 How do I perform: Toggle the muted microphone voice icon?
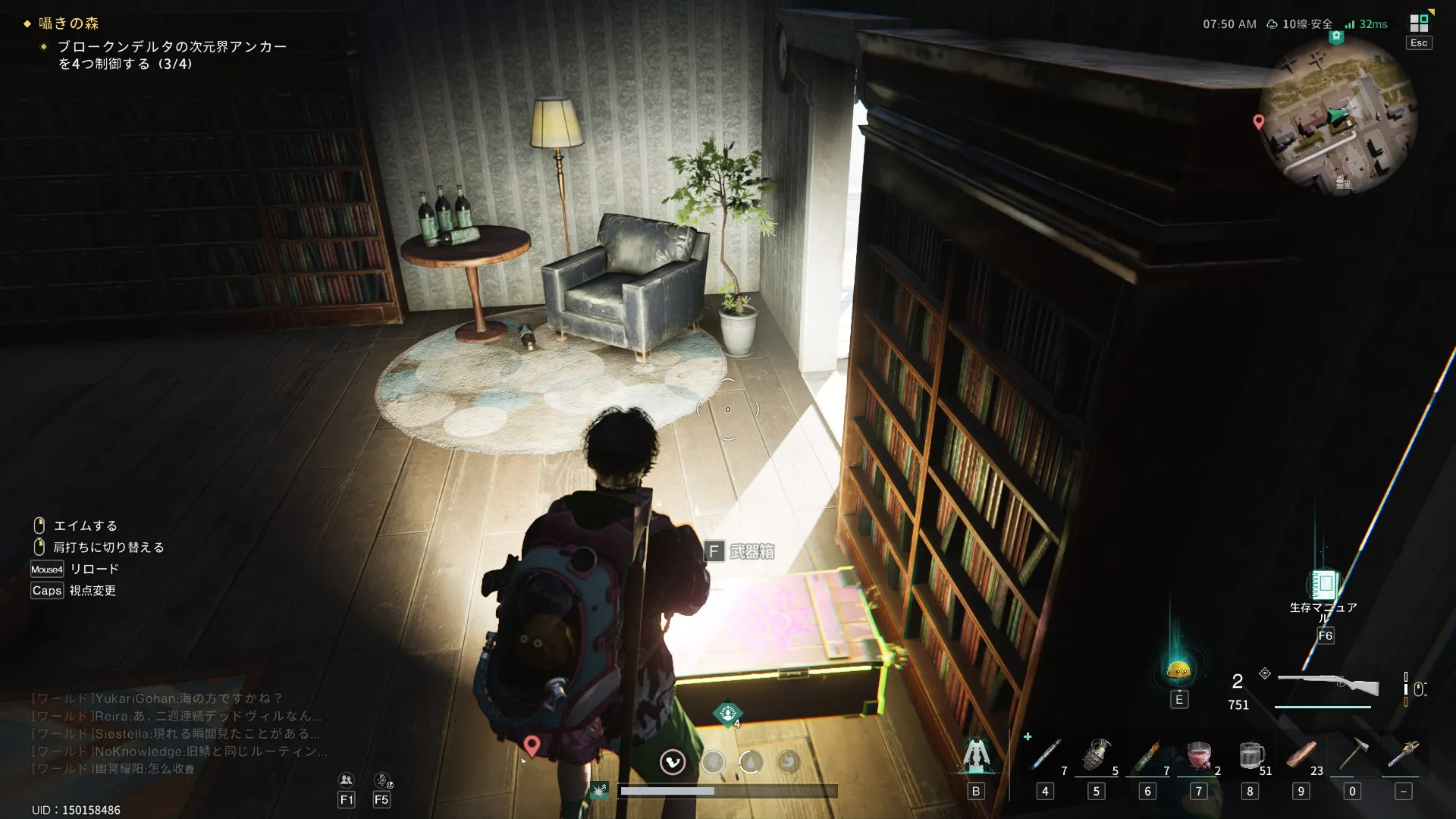(382, 780)
